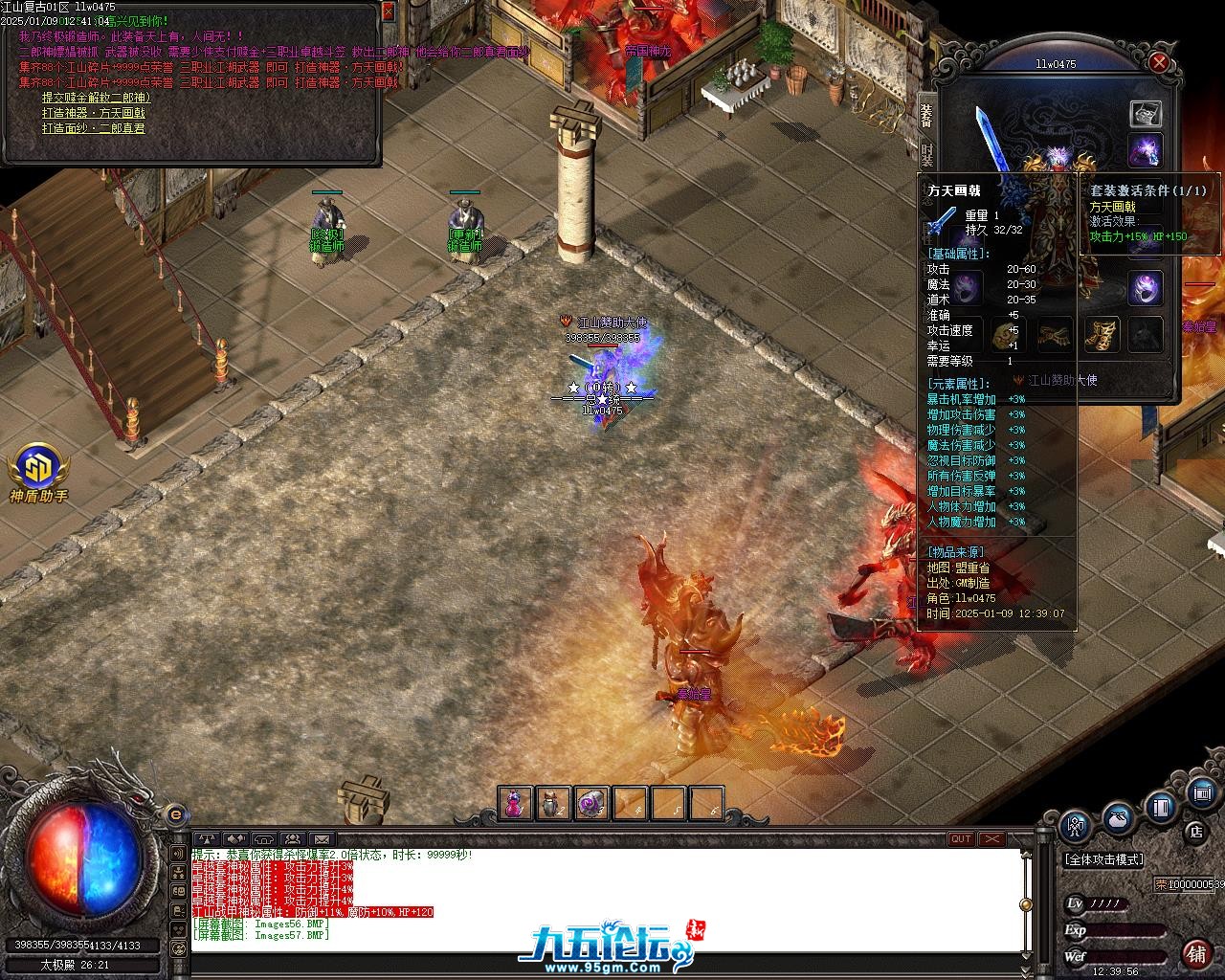
Task: Select the golden boots equipment slot
Action: 1102,335
